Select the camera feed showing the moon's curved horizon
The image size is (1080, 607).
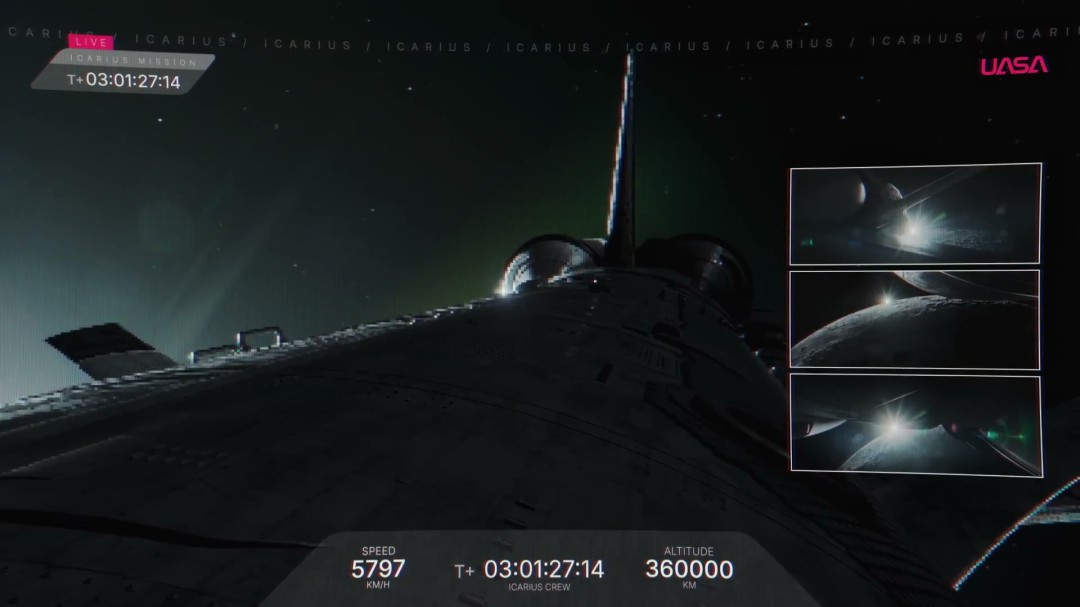(x=914, y=320)
